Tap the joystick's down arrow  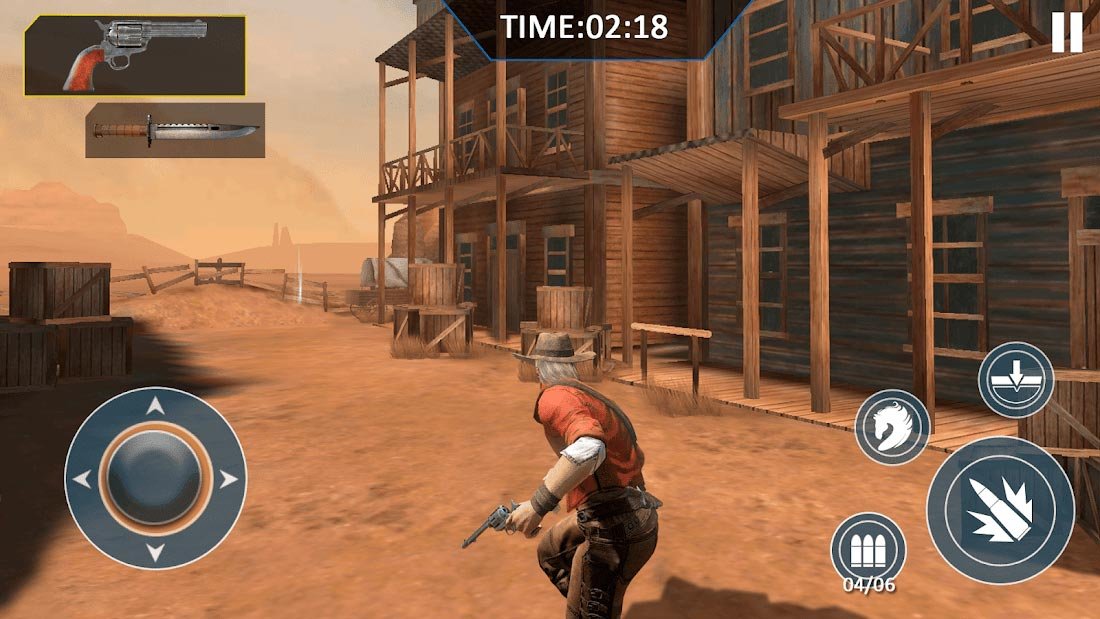pyautogui.click(x=155, y=551)
